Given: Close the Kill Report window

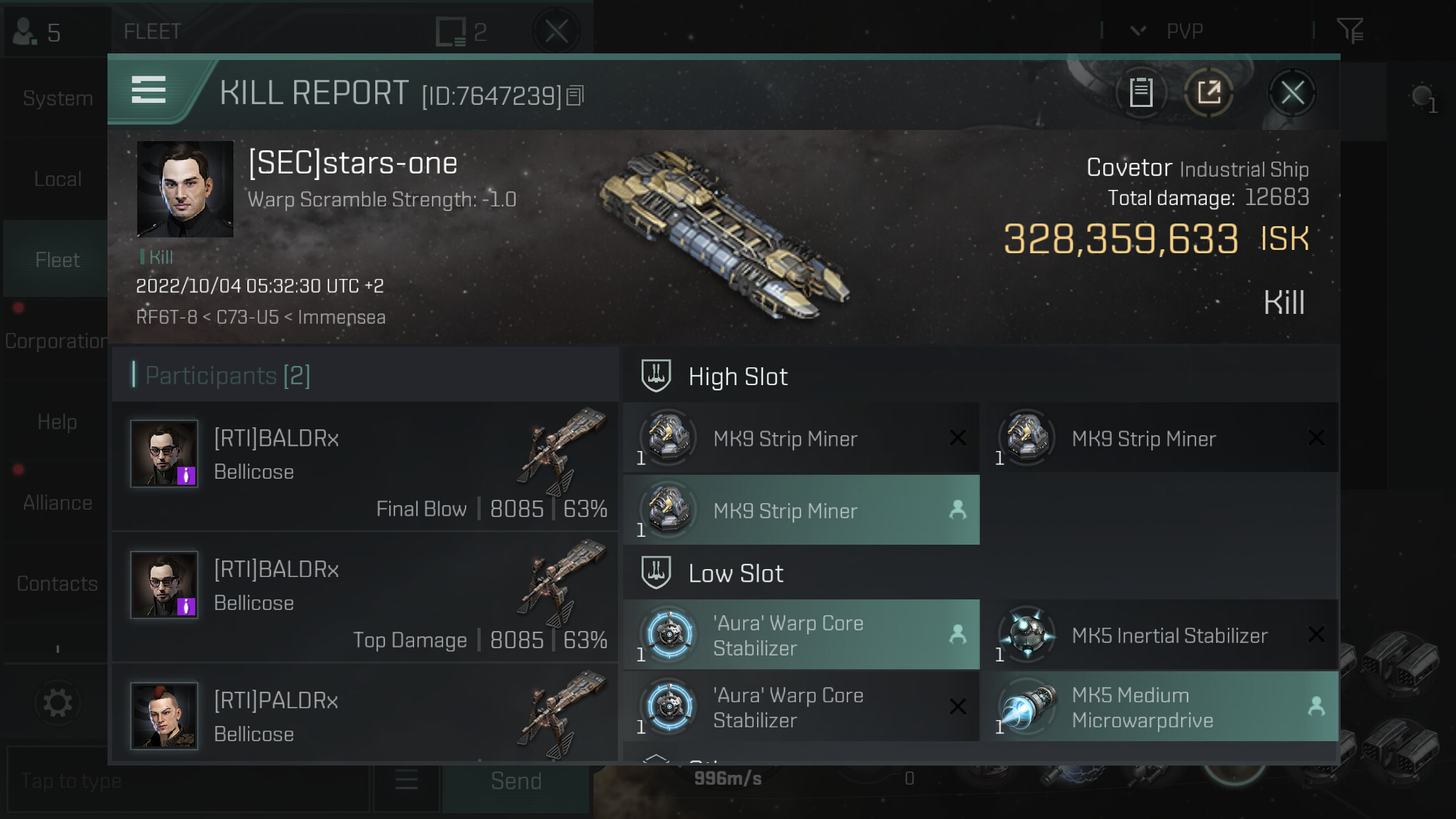Looking at the screenshot, I should click(x=1292, y=93).
